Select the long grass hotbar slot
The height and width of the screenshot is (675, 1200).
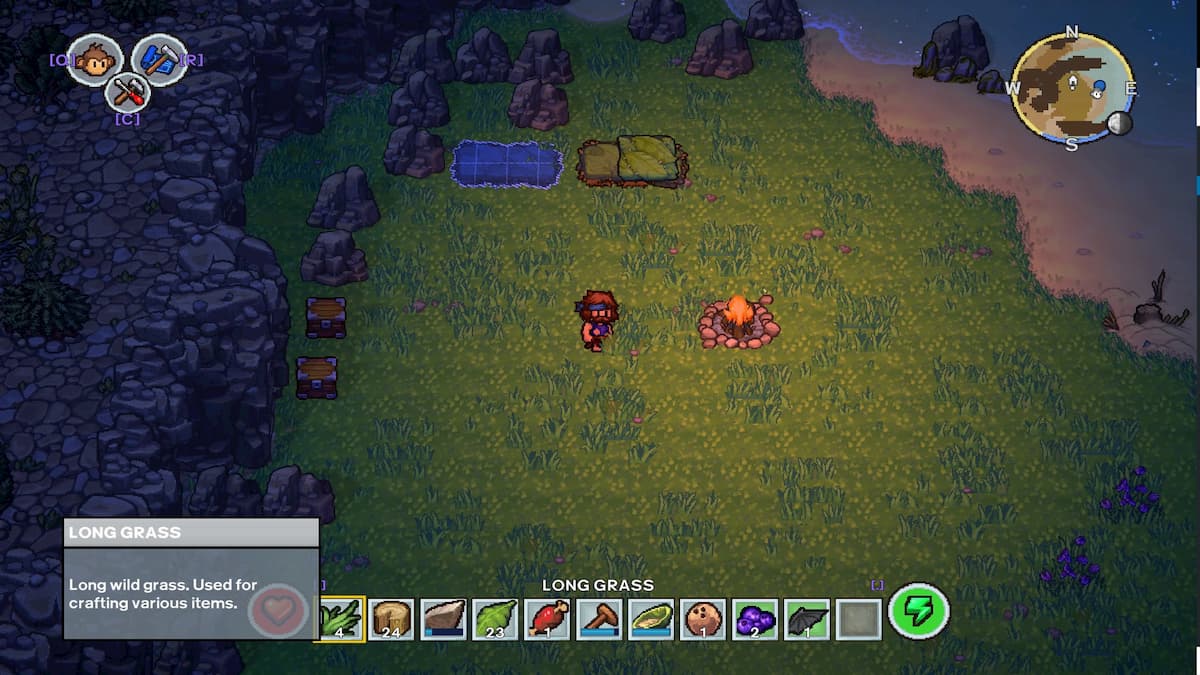coord(340,619)
